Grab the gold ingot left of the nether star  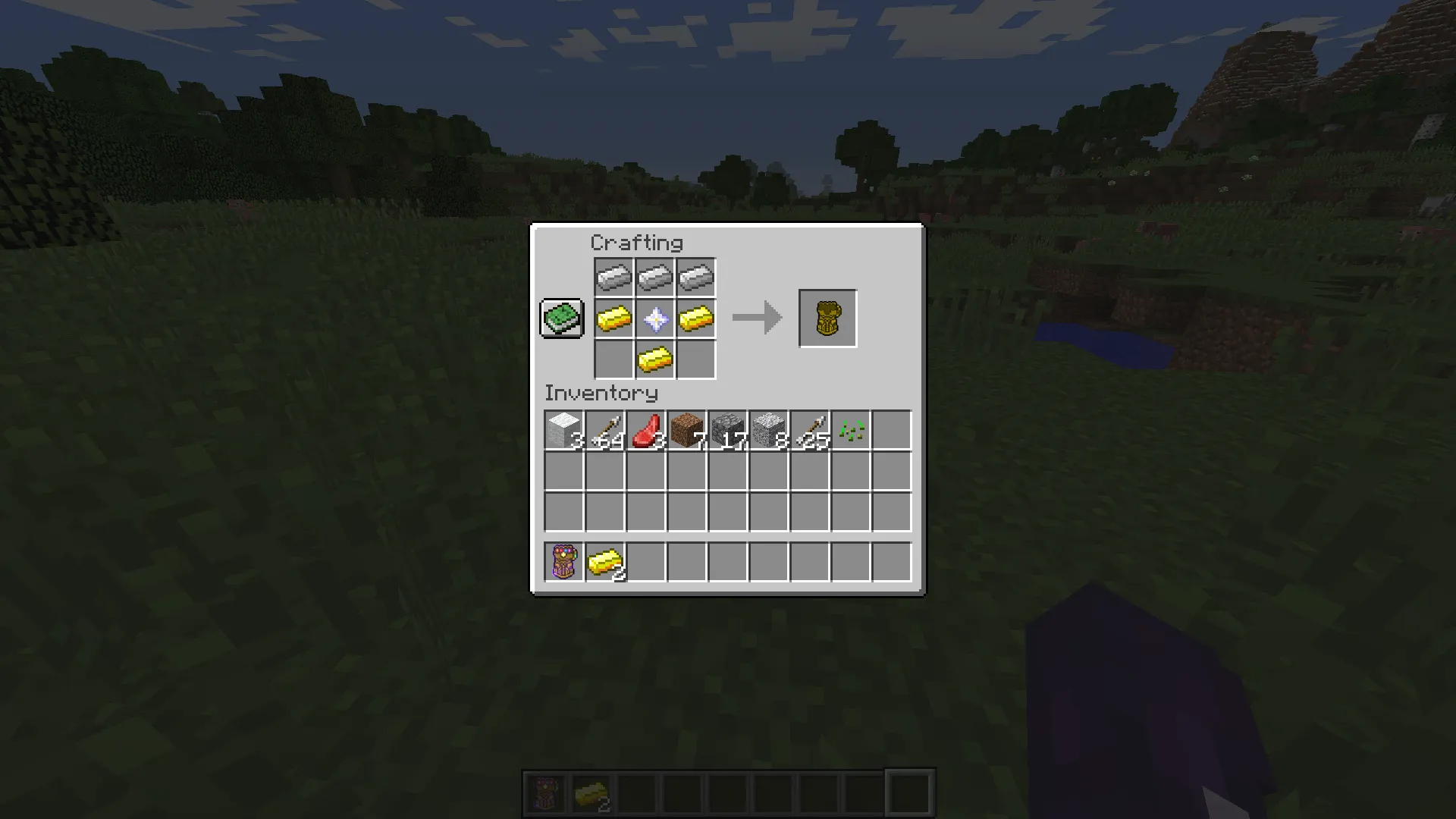tap(614, 318)
